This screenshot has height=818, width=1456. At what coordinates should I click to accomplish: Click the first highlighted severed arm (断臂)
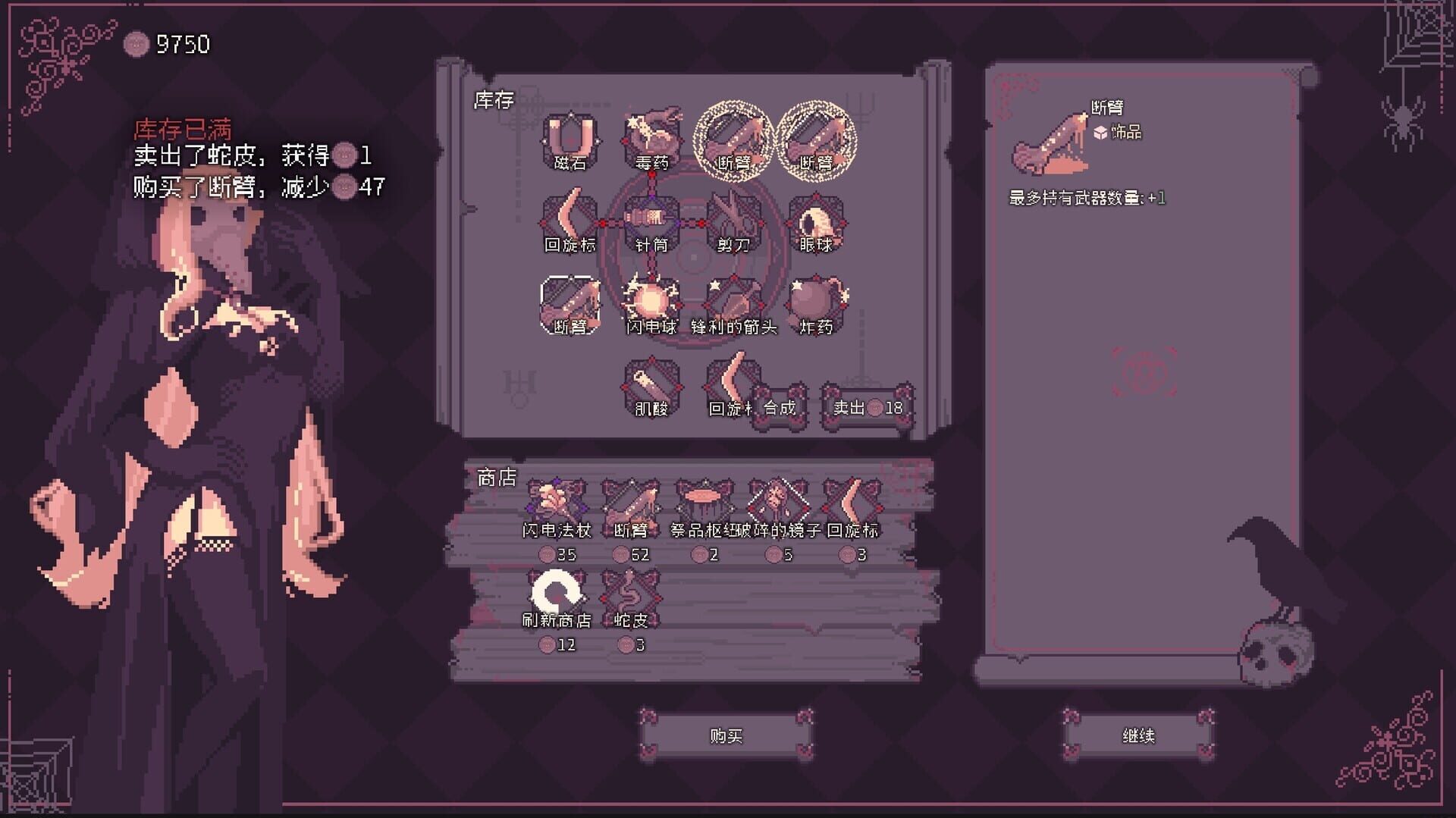click(733, 139)
